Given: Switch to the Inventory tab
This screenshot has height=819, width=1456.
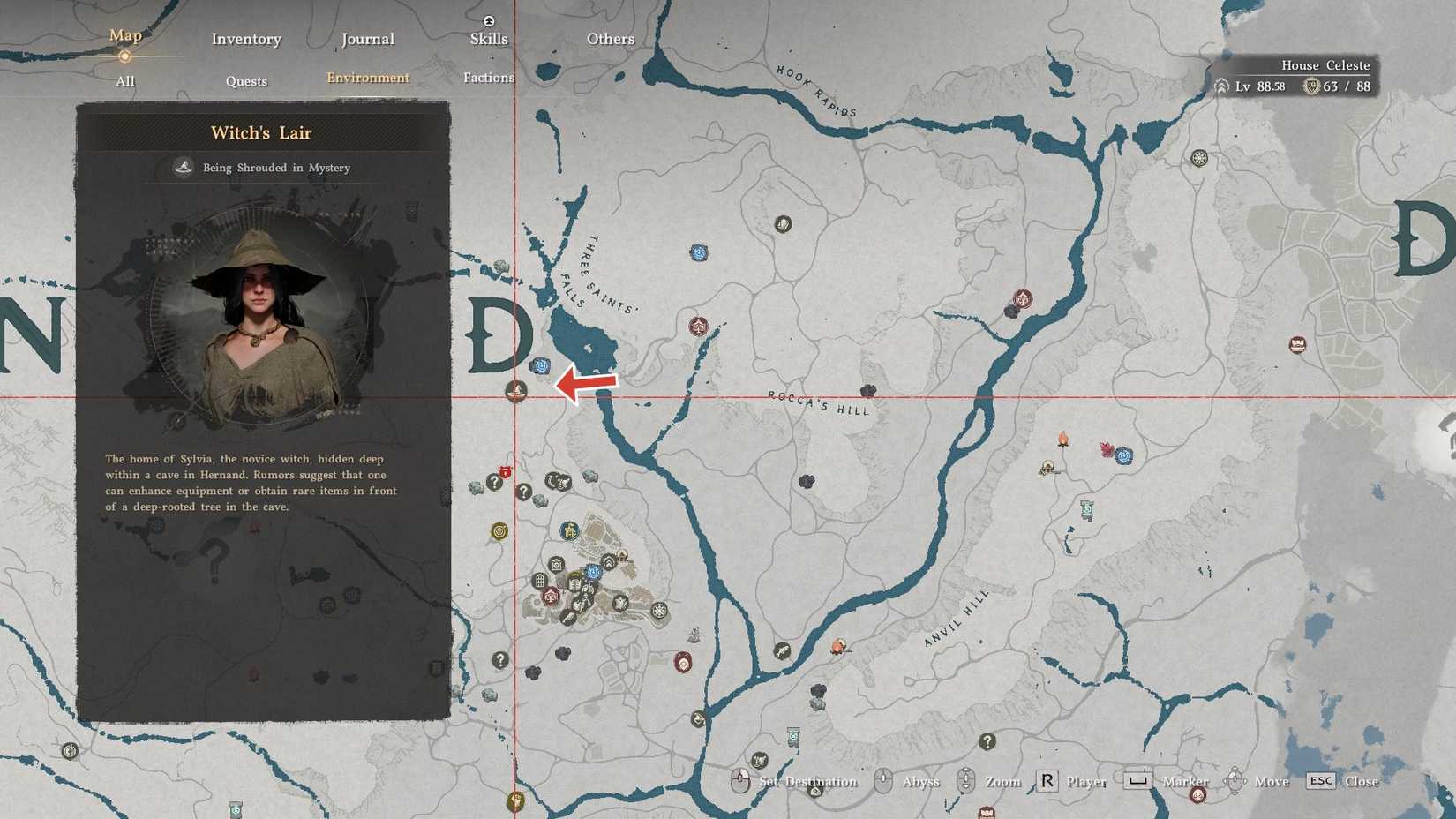Looking at the screenshot, I should click(x=246, y=39).
